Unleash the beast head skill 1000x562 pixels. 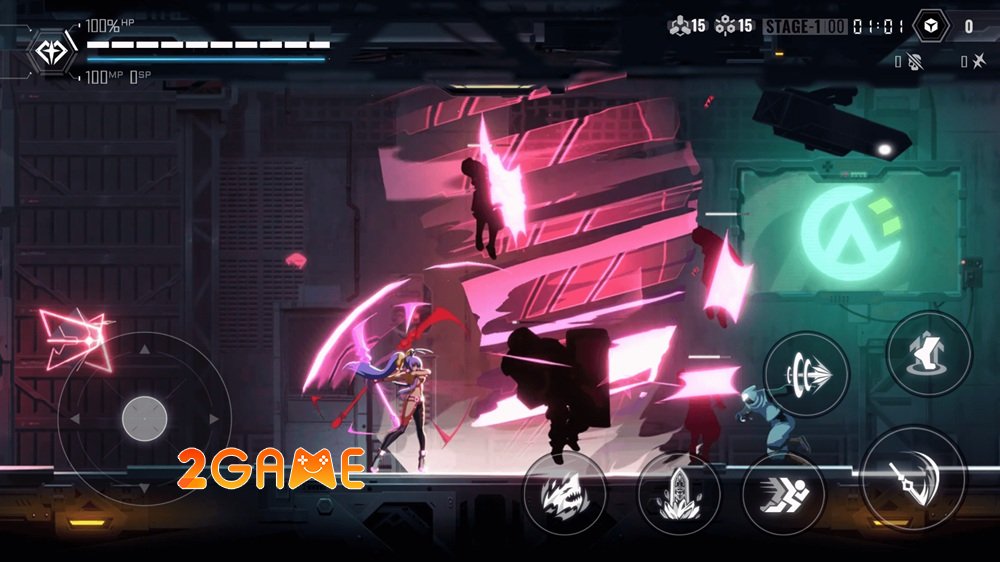pos(563,492)
